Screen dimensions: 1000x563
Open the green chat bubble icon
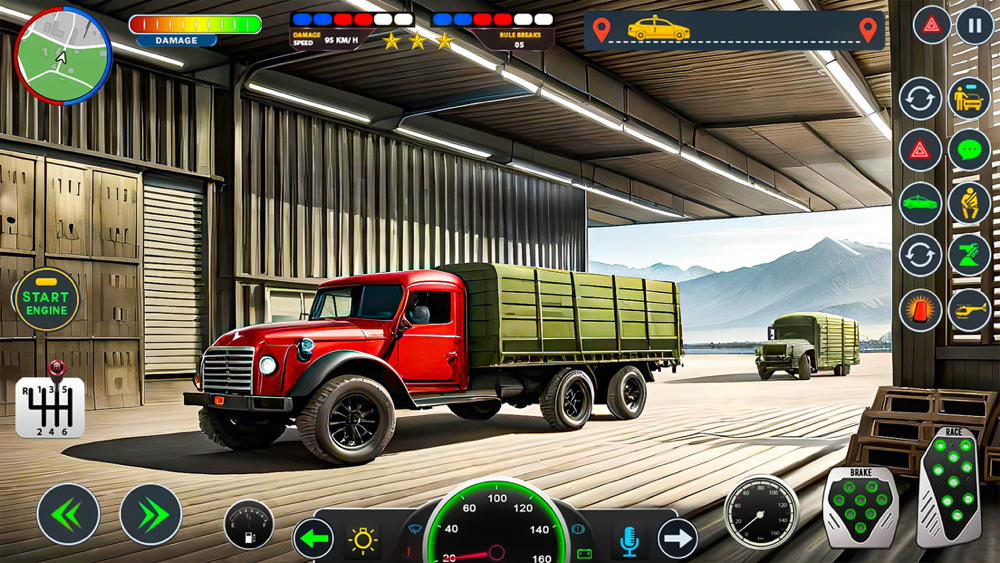(968, 151)
